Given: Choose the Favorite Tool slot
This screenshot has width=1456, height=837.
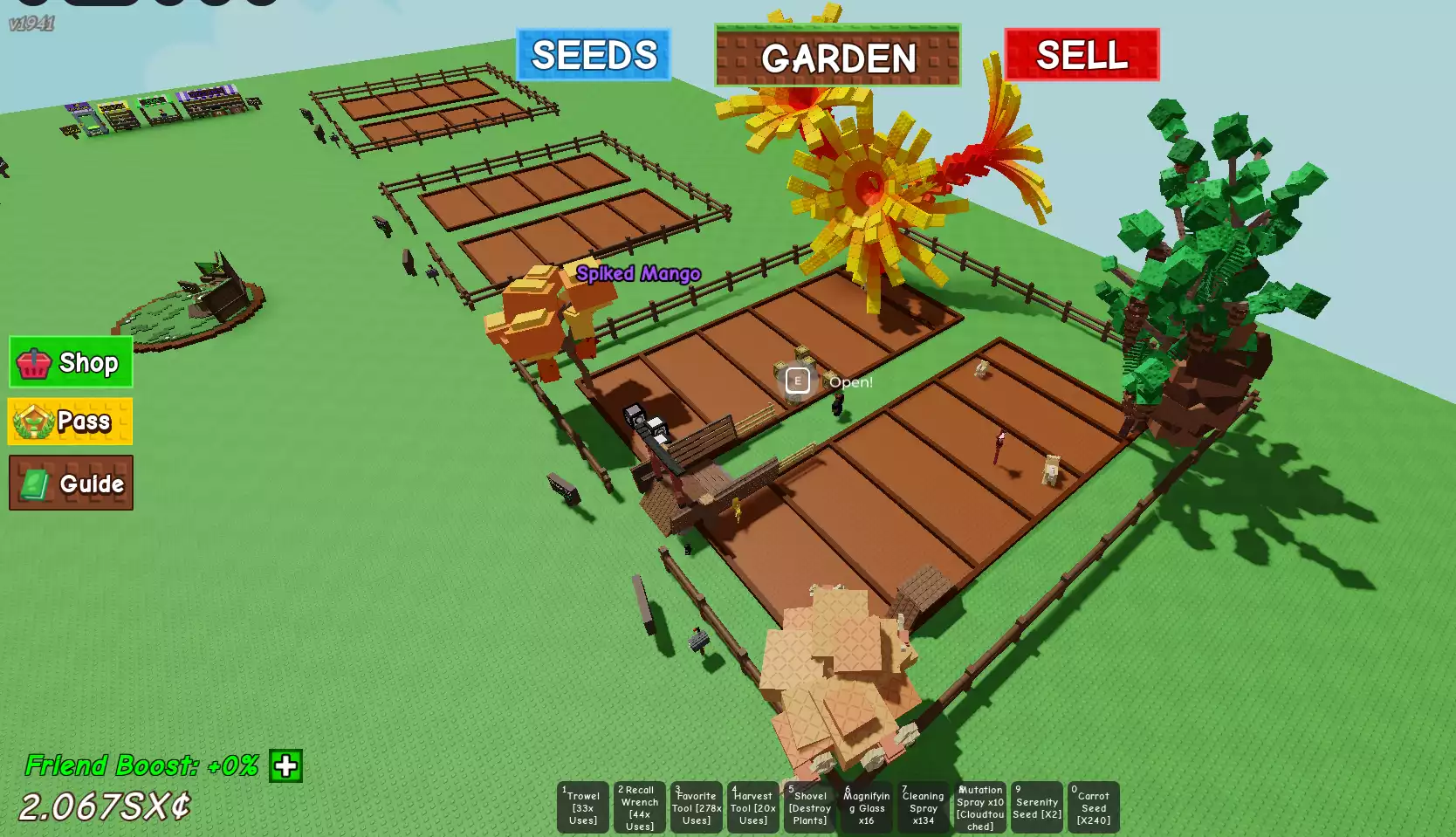Looking at the screenshot, I should [x=697, y=807].
